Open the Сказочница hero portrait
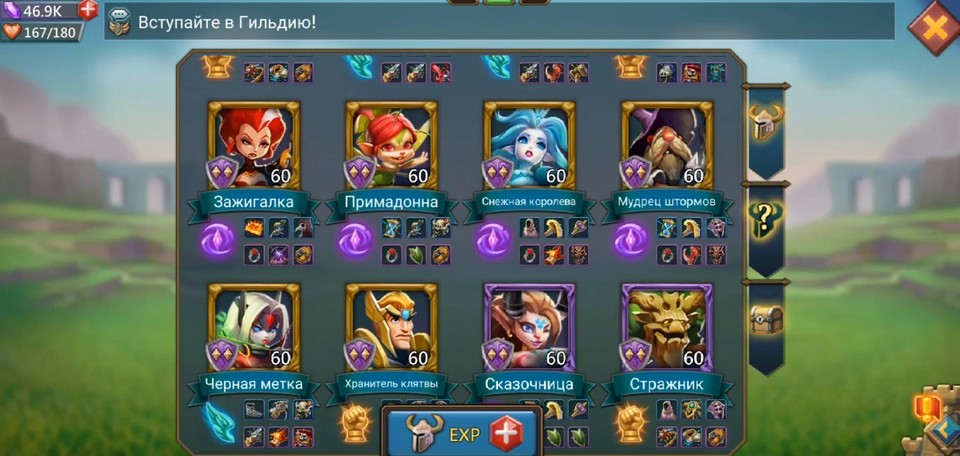The image size is (960, 456). (x=529, y=327)
